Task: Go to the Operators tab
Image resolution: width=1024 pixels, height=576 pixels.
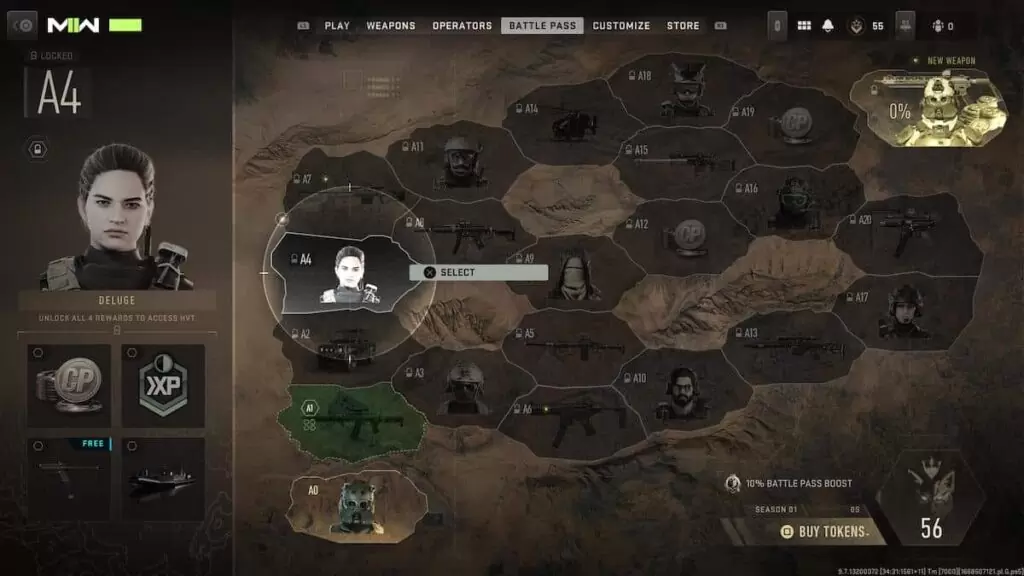Action: pyautogui.click(x=462, y=26)
